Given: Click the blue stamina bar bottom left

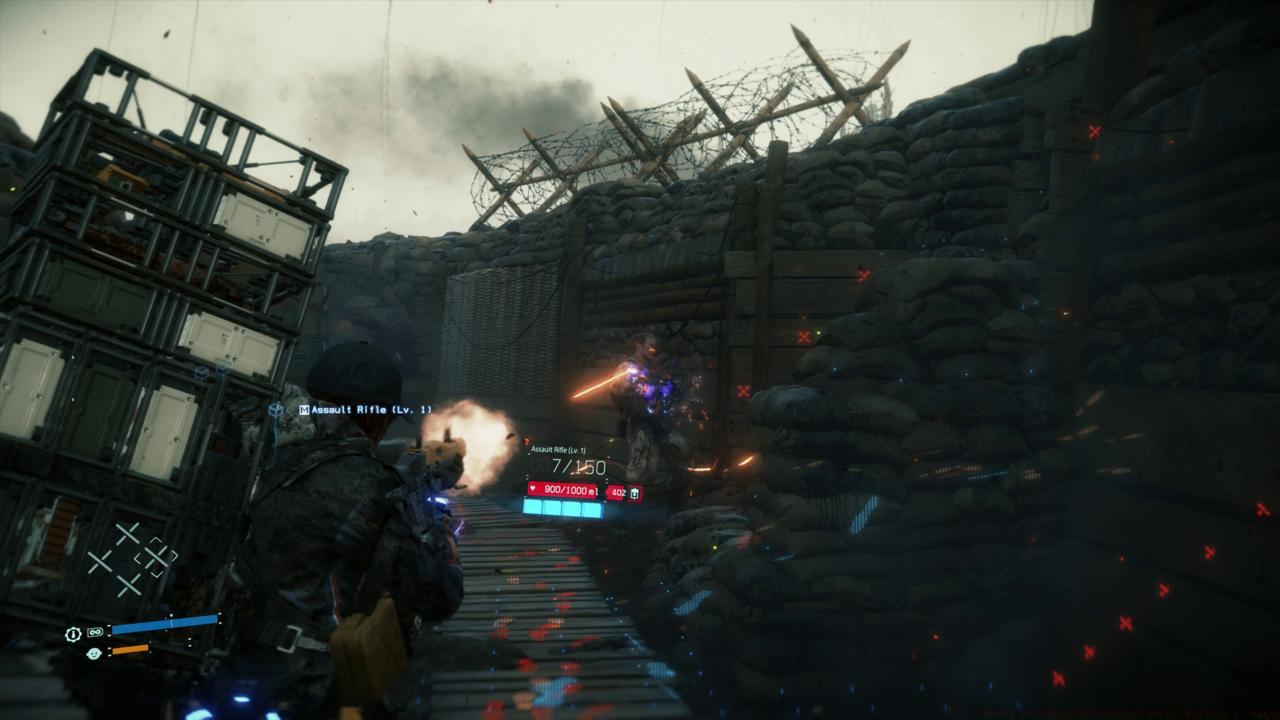Looking at the screenshot, I should click(162, 623).
